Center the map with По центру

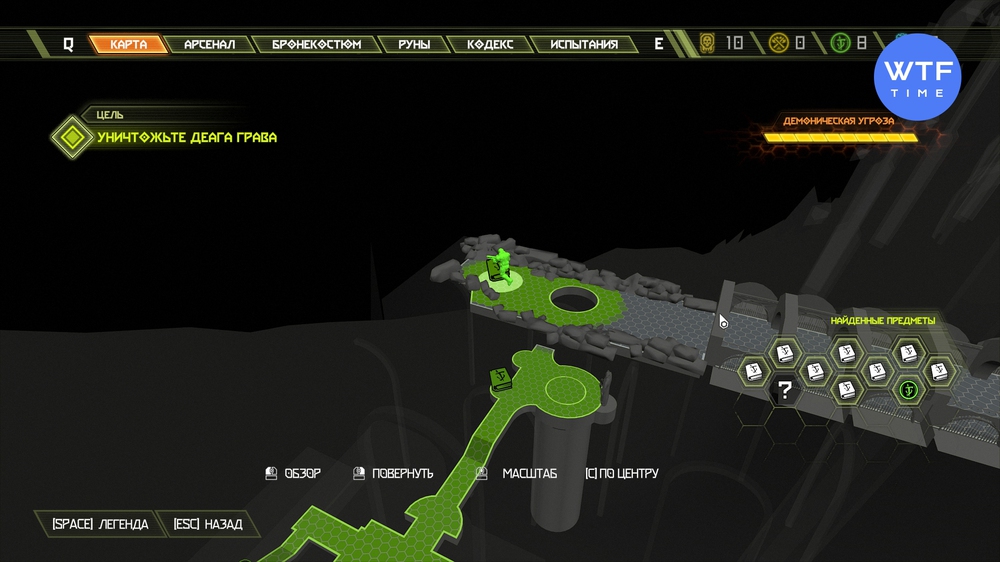point(621,473)
